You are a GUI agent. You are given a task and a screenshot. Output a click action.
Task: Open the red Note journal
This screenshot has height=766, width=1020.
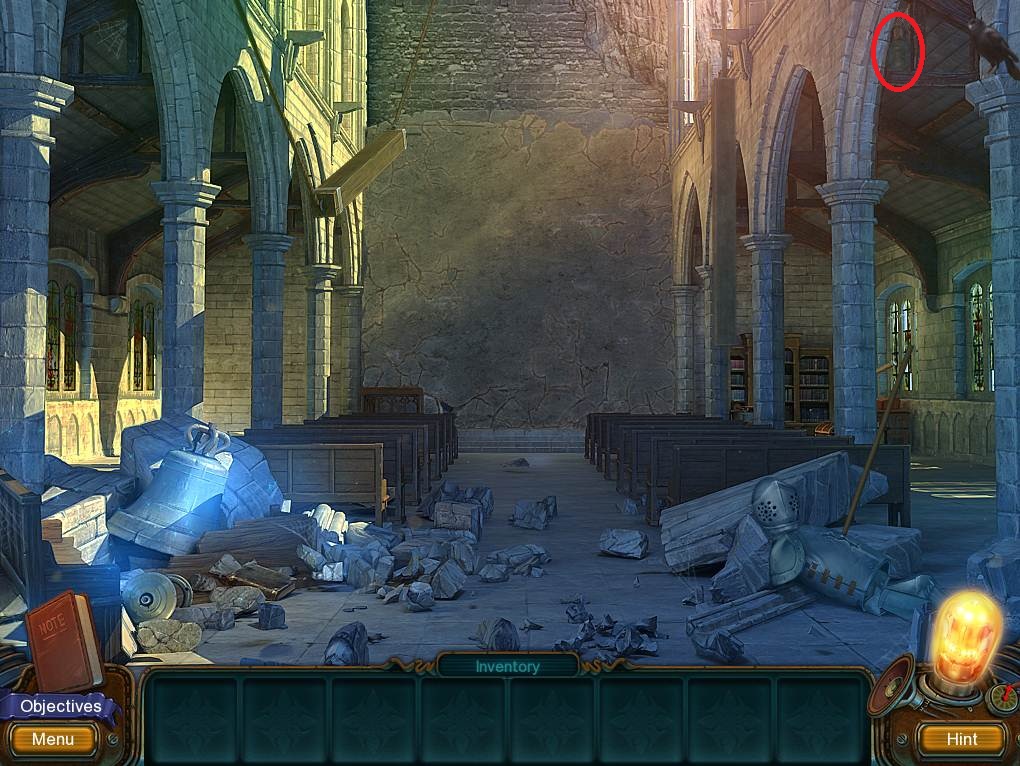coord(63,638)
